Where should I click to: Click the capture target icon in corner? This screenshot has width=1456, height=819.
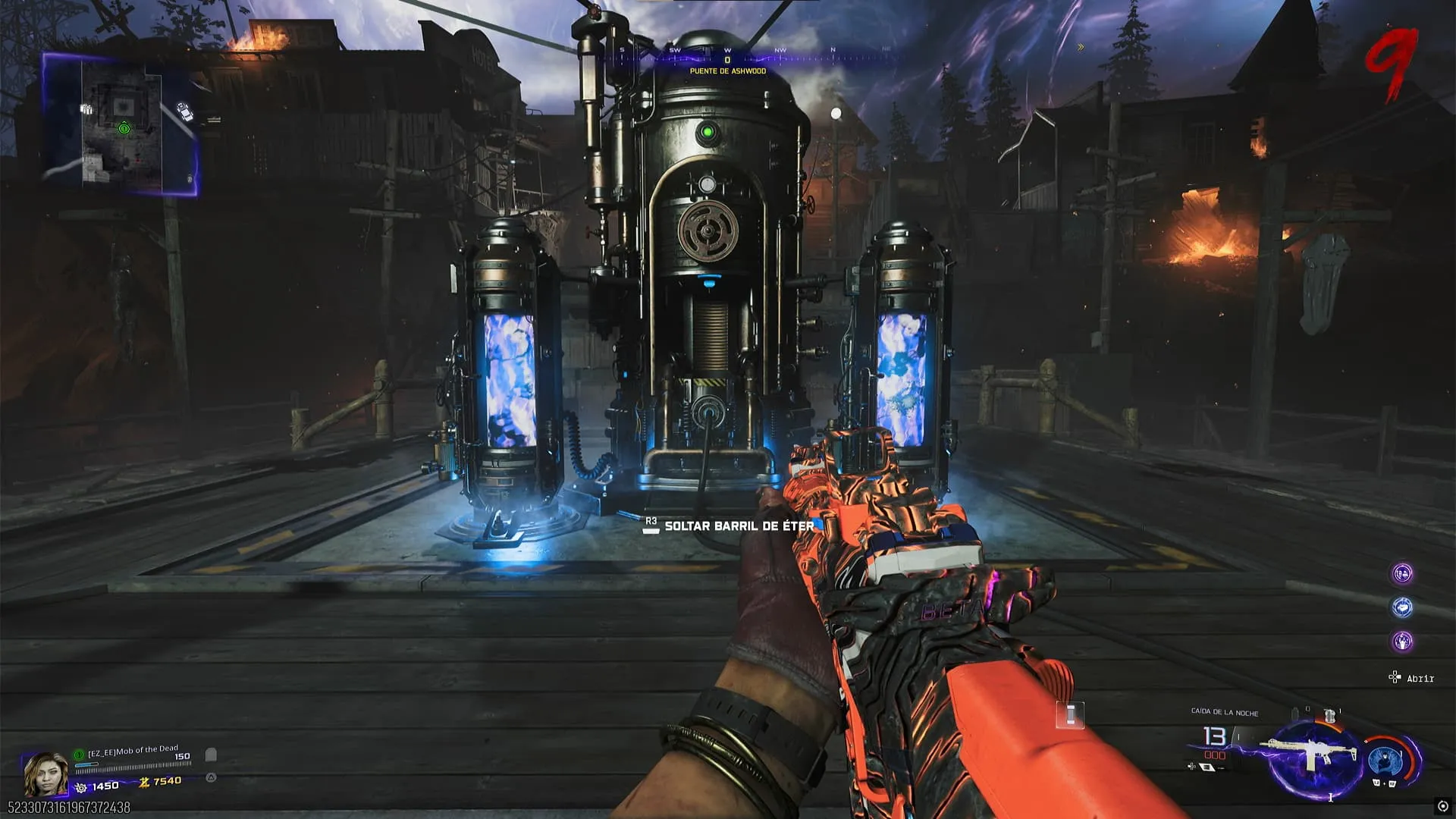1442,806
